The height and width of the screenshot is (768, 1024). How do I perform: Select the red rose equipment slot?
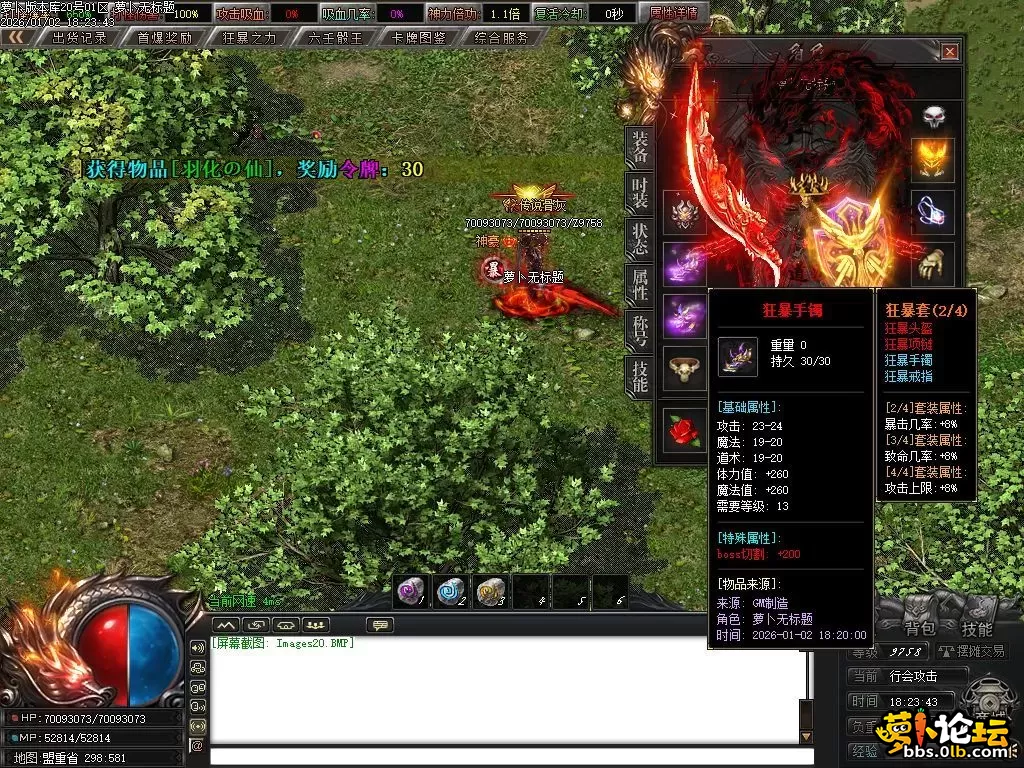pyautogui.click(x=685, y=428)
